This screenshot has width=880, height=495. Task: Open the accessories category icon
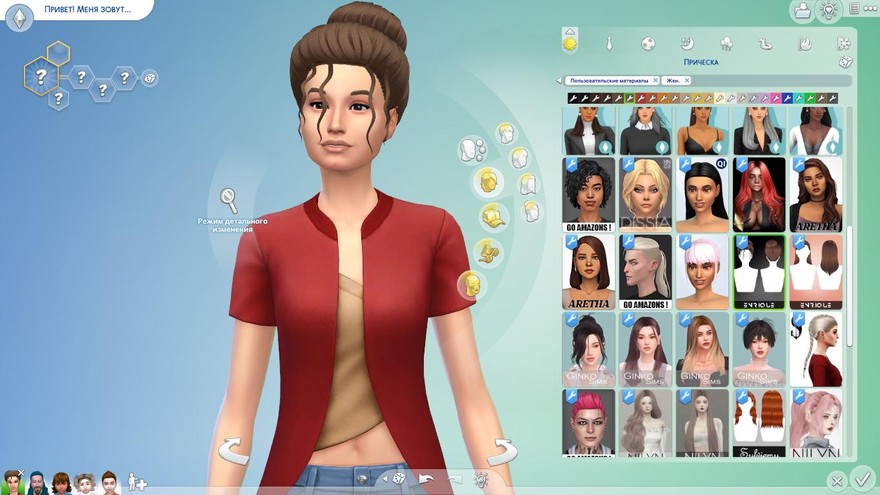click(489, 250)
